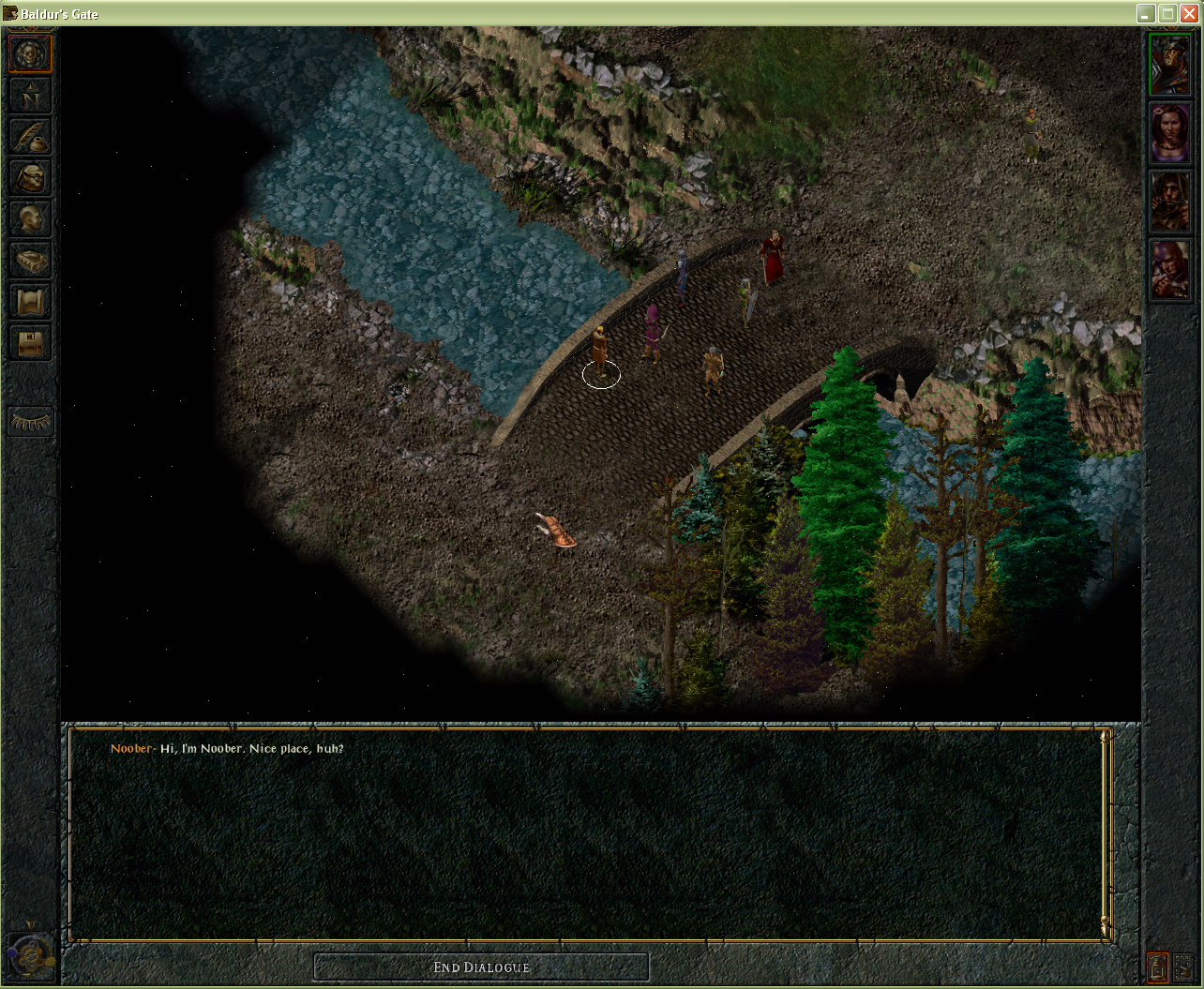Return to game via skull medallion button

[30, 53]
